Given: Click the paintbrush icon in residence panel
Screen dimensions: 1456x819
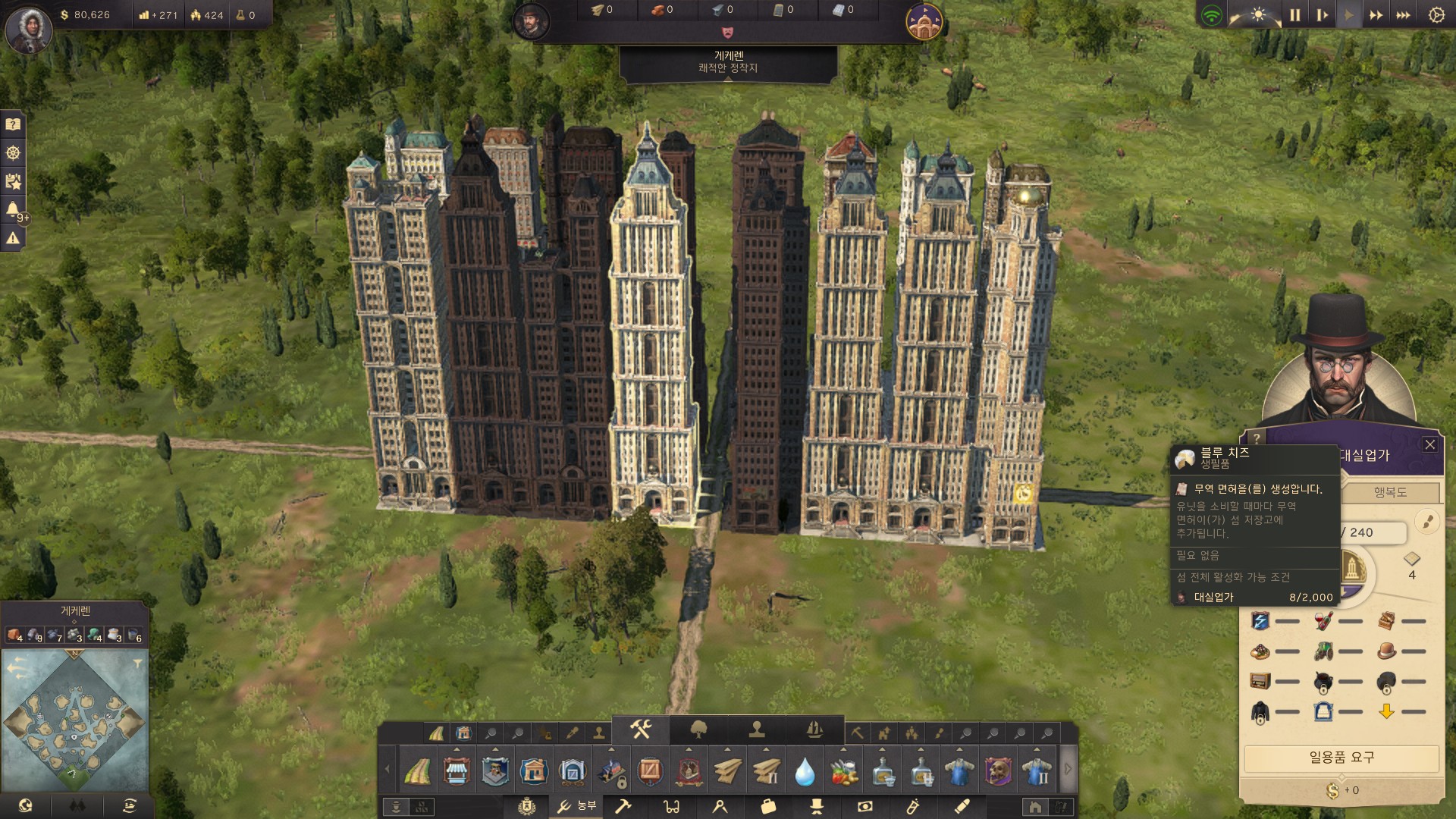Looking at the screenshot, I should (x=1427, y=522).
